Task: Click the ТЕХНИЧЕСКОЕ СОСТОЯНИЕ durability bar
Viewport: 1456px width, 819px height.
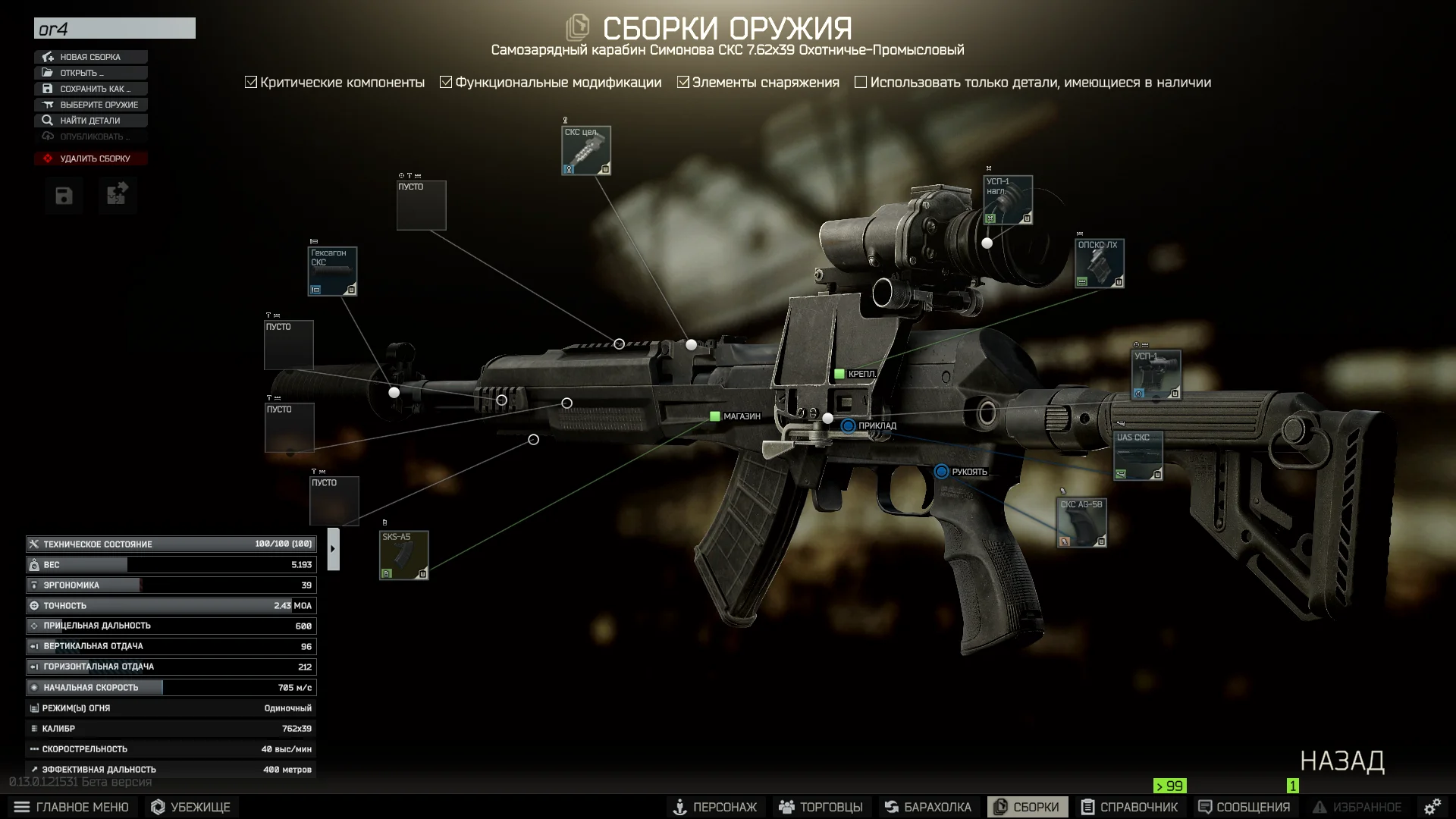Action: tap(171, 544)
